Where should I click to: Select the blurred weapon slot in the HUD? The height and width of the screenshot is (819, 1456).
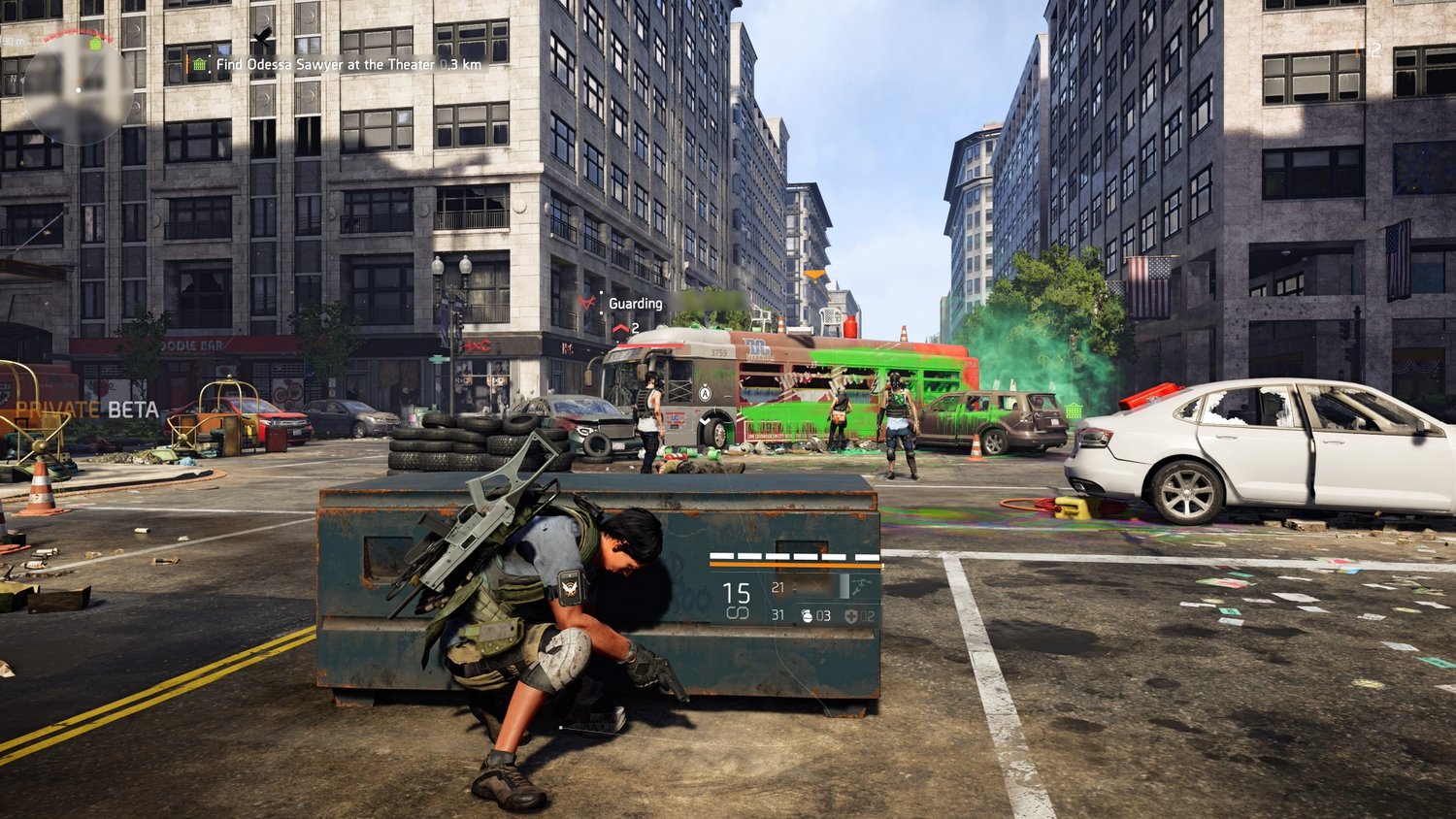coord(813,586)
